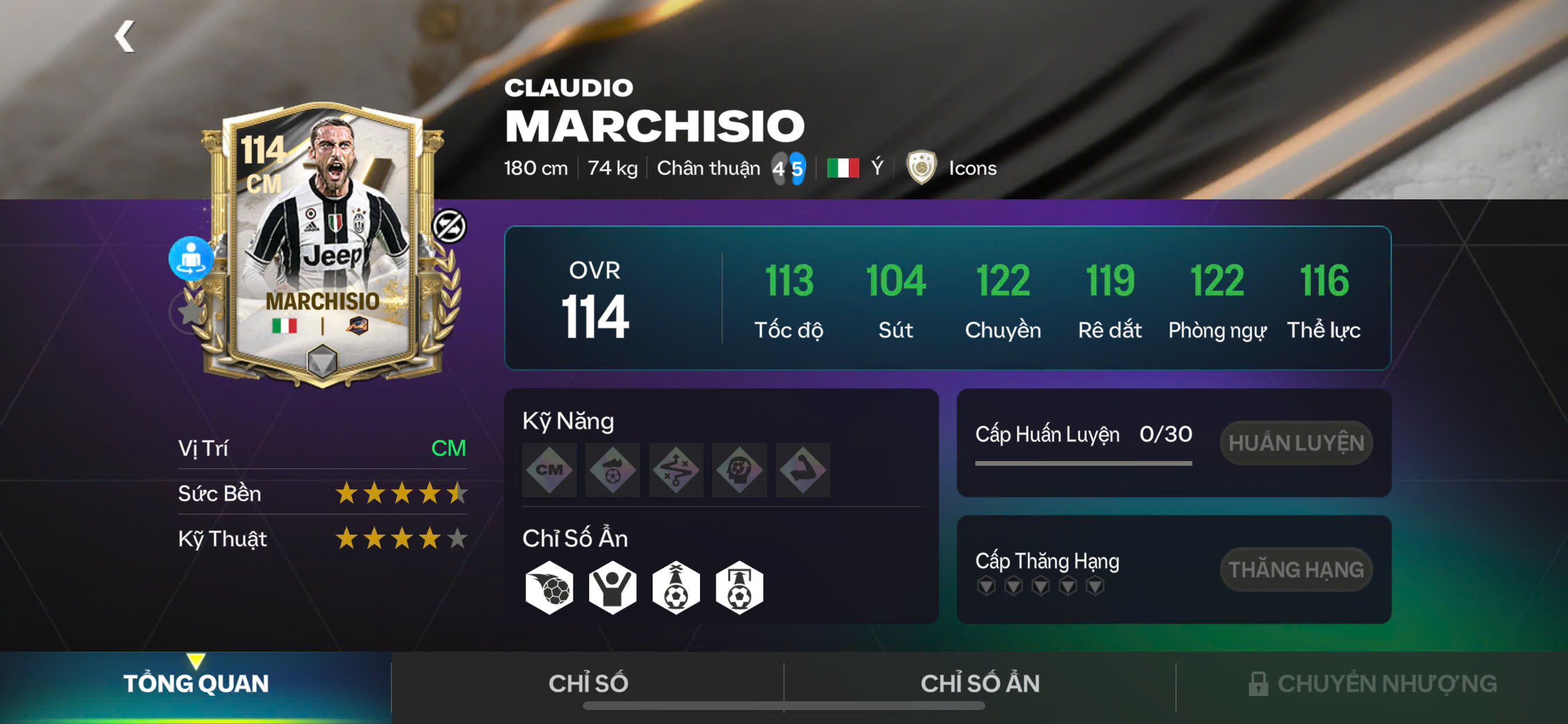Viewport: 1568px width, 724px height.
Task: Choose the tactics arrows skill icon
Action: coord(675,470)
